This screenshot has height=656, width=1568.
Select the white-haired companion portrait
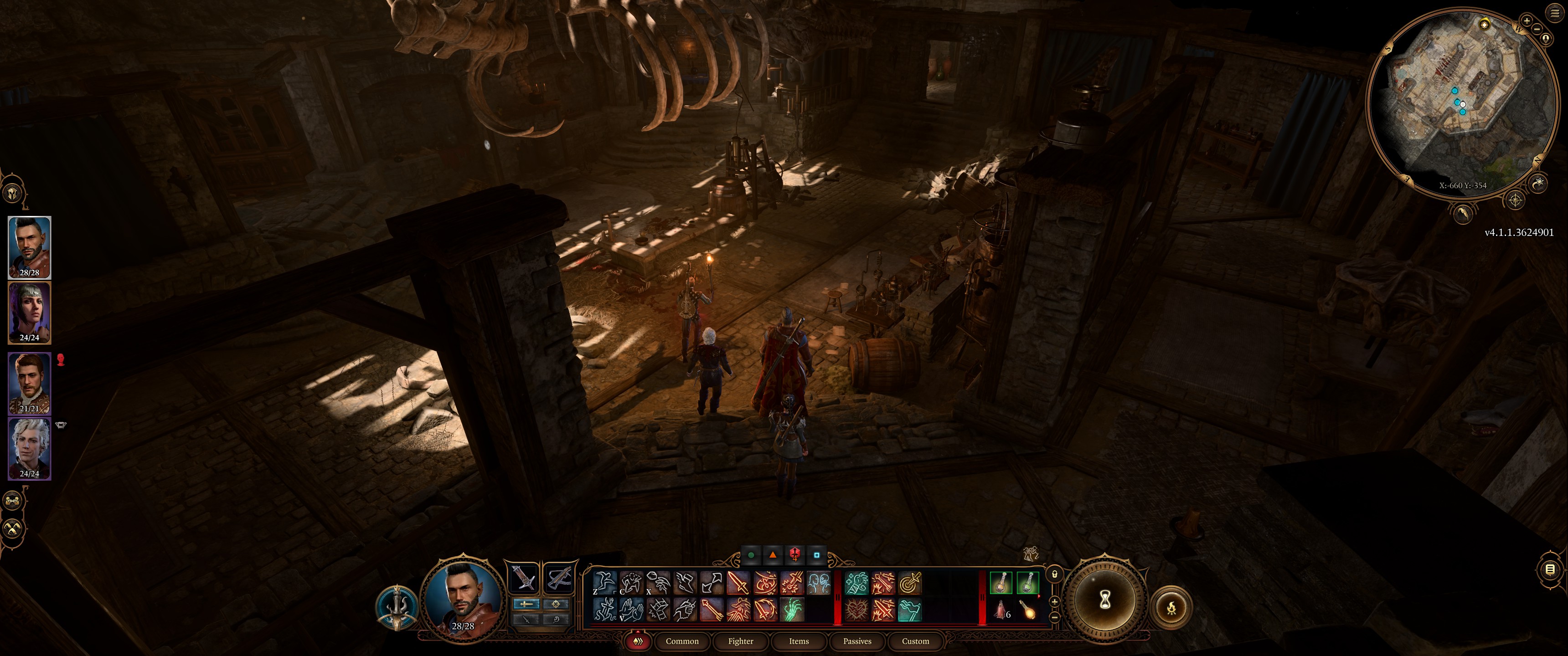tap(29, 448)
